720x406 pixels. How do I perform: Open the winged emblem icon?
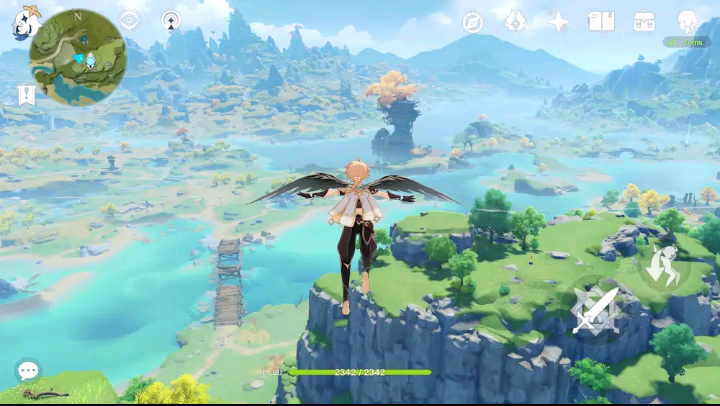(x=515, y=22)
